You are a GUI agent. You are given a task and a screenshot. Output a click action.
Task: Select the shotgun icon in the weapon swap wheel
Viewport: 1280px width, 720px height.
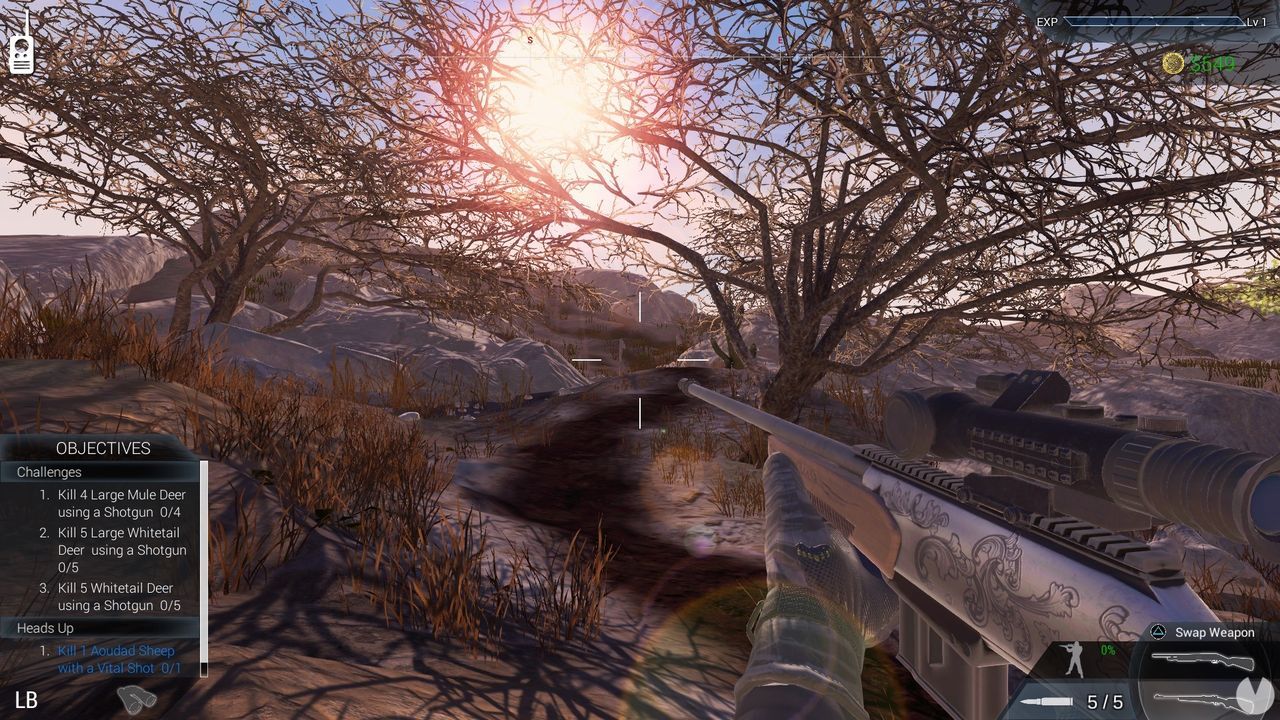(1204, 661)
